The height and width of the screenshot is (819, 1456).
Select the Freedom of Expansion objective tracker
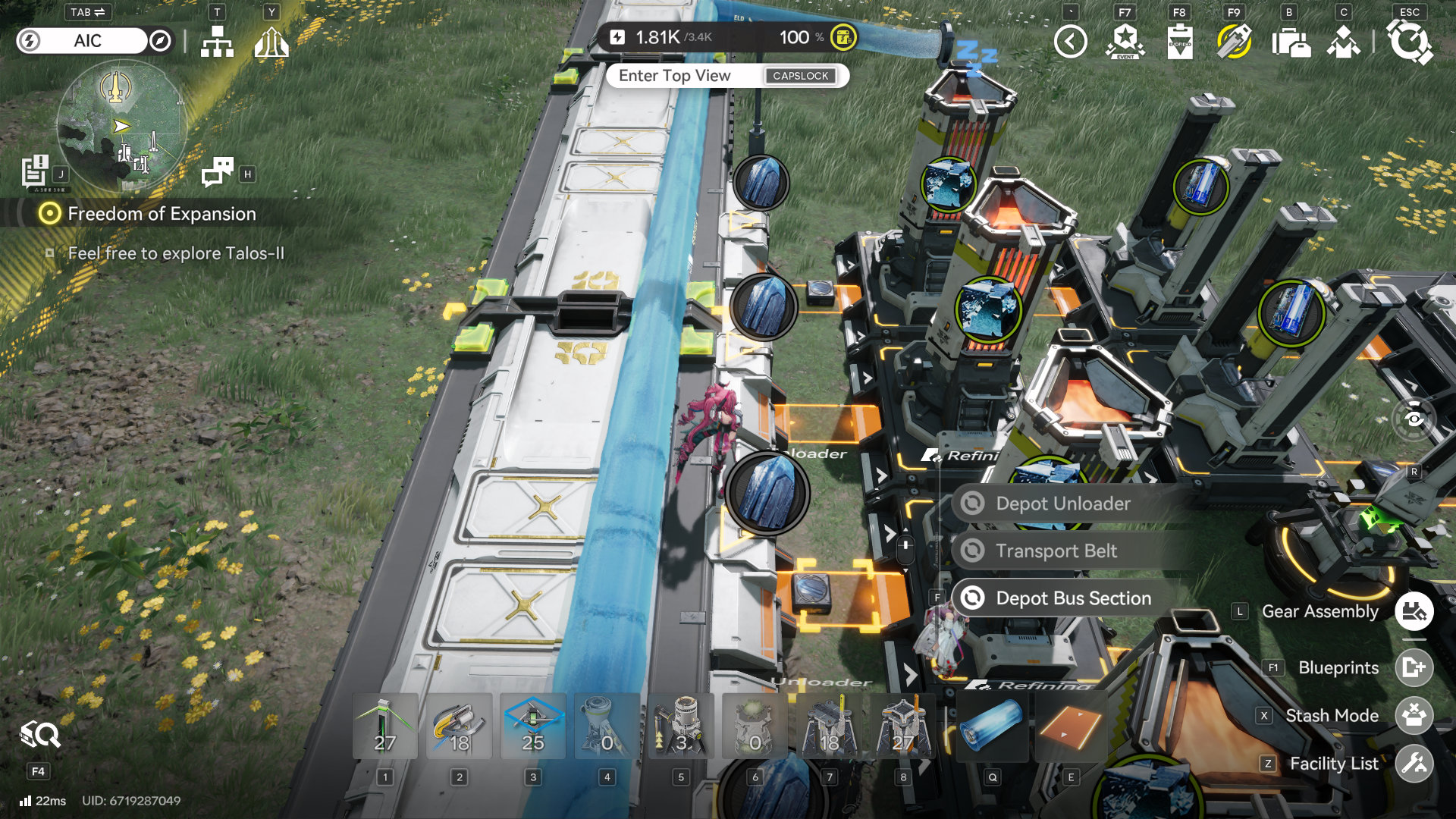pyautogui.click(x=162, y=214)
